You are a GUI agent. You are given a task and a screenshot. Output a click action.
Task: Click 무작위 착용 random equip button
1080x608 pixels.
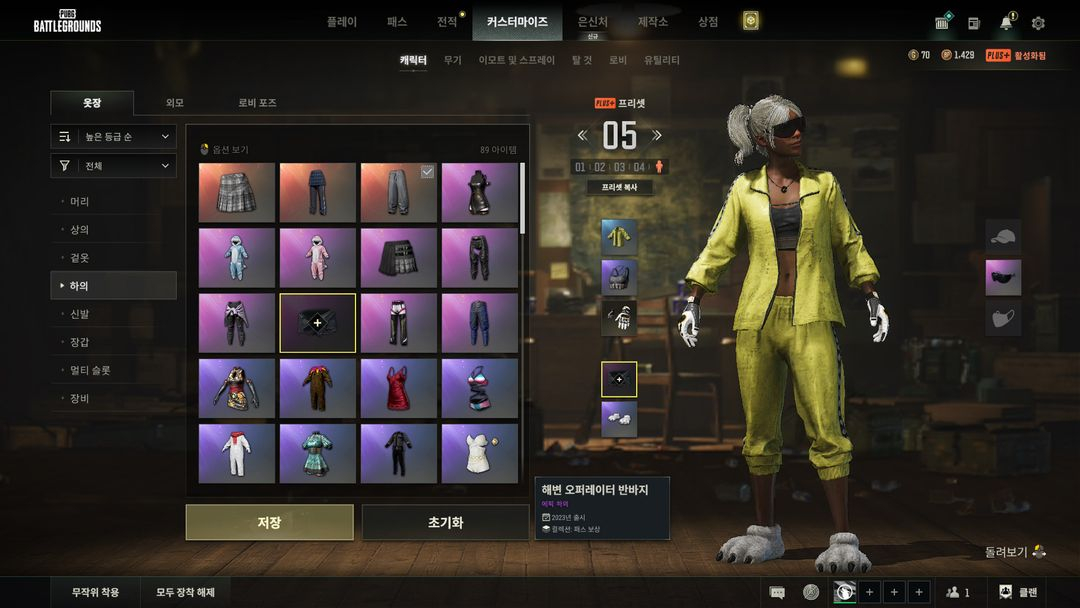coord(95,592)
